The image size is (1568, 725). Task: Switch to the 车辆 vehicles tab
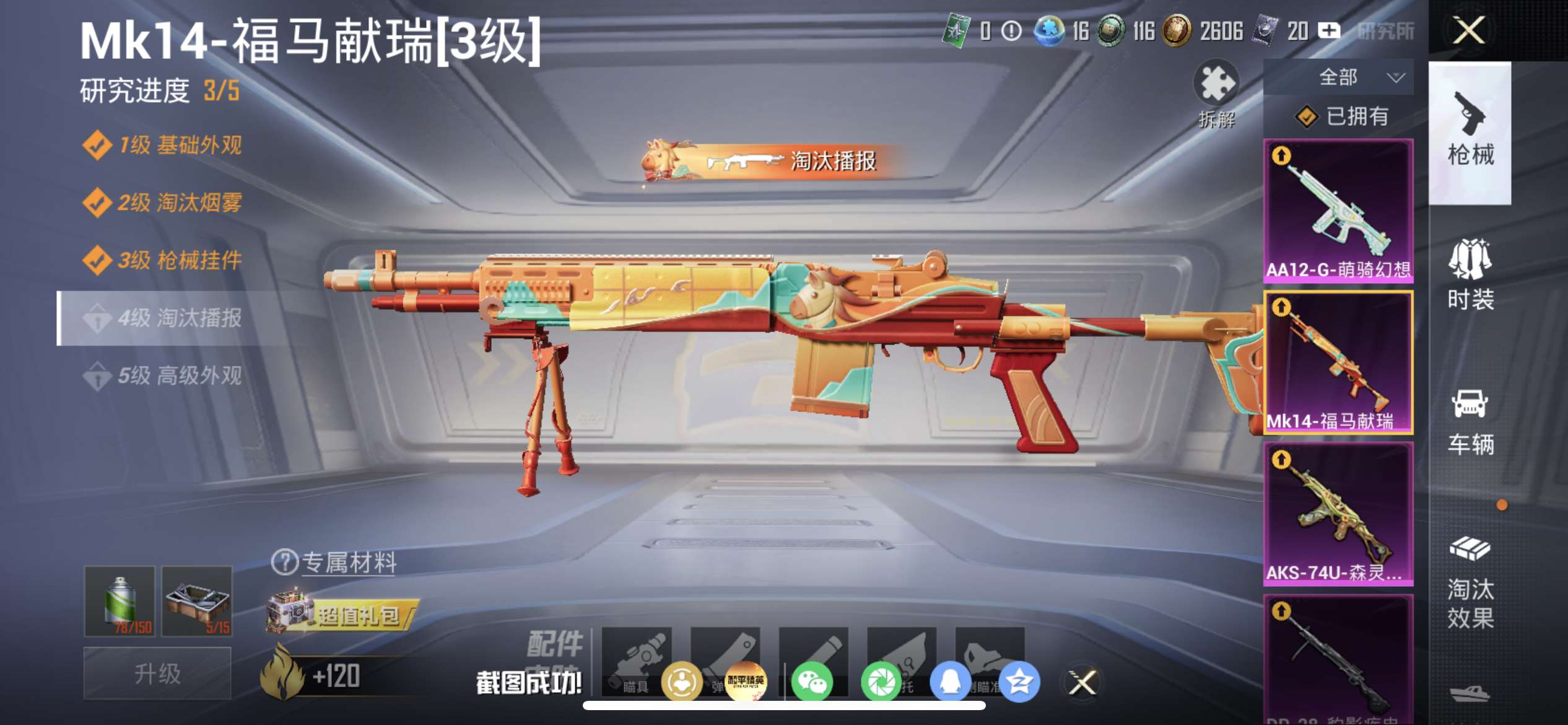click(x=1470, y=421)
